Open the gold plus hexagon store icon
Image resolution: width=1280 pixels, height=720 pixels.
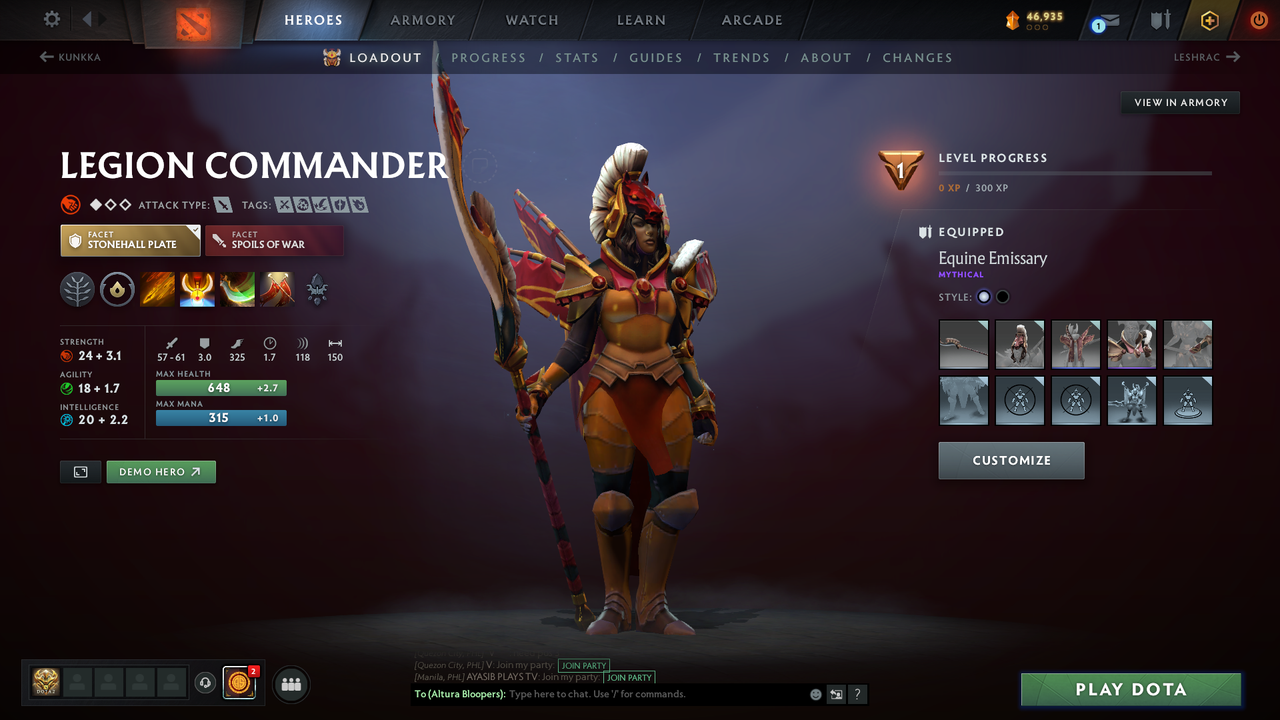click(1210, 19)
